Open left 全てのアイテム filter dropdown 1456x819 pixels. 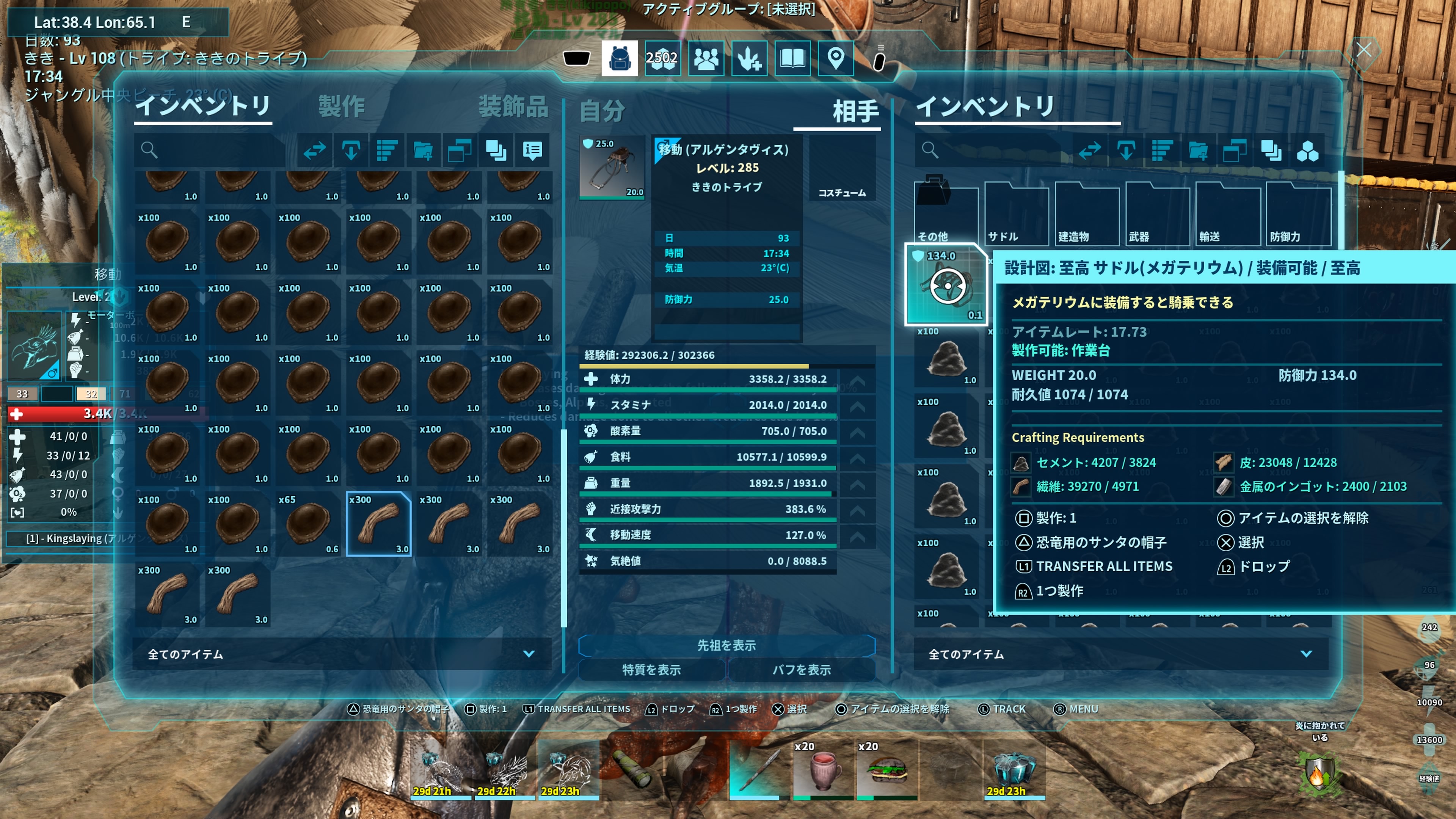pyautogui.click(x=341, y=654)
